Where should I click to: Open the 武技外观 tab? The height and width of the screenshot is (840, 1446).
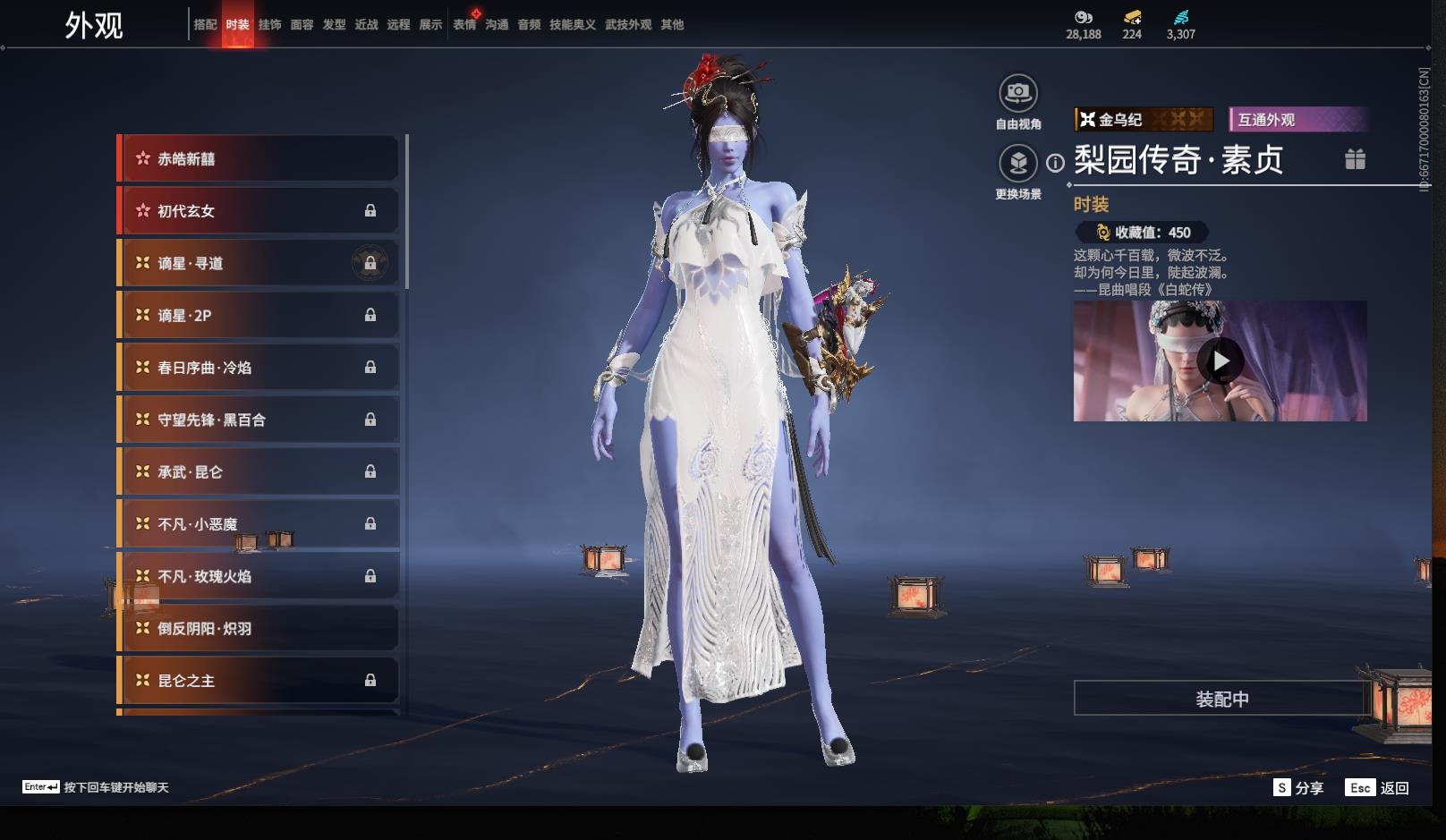tap(627, 25)
